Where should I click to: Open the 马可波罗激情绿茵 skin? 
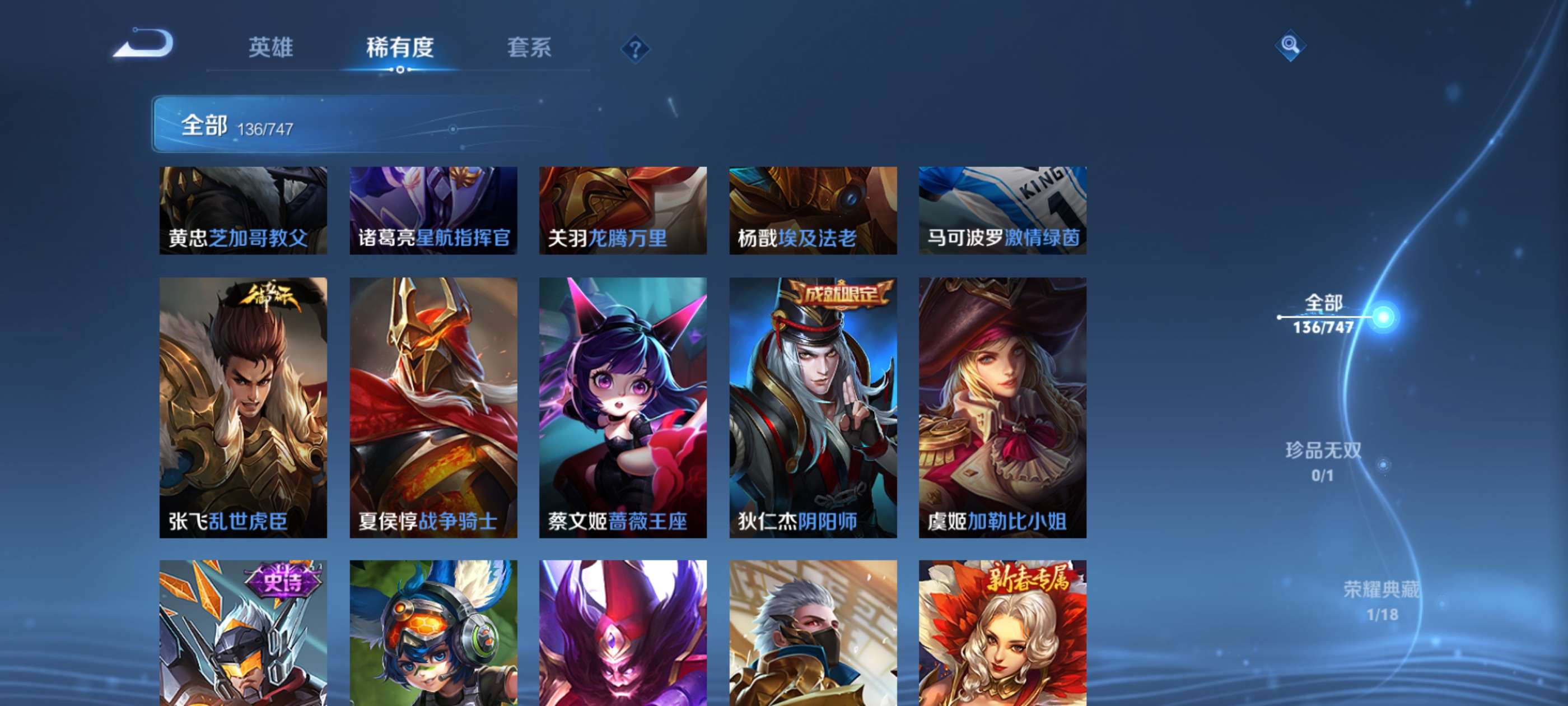pyautogui.click(x=1003, y=210)
